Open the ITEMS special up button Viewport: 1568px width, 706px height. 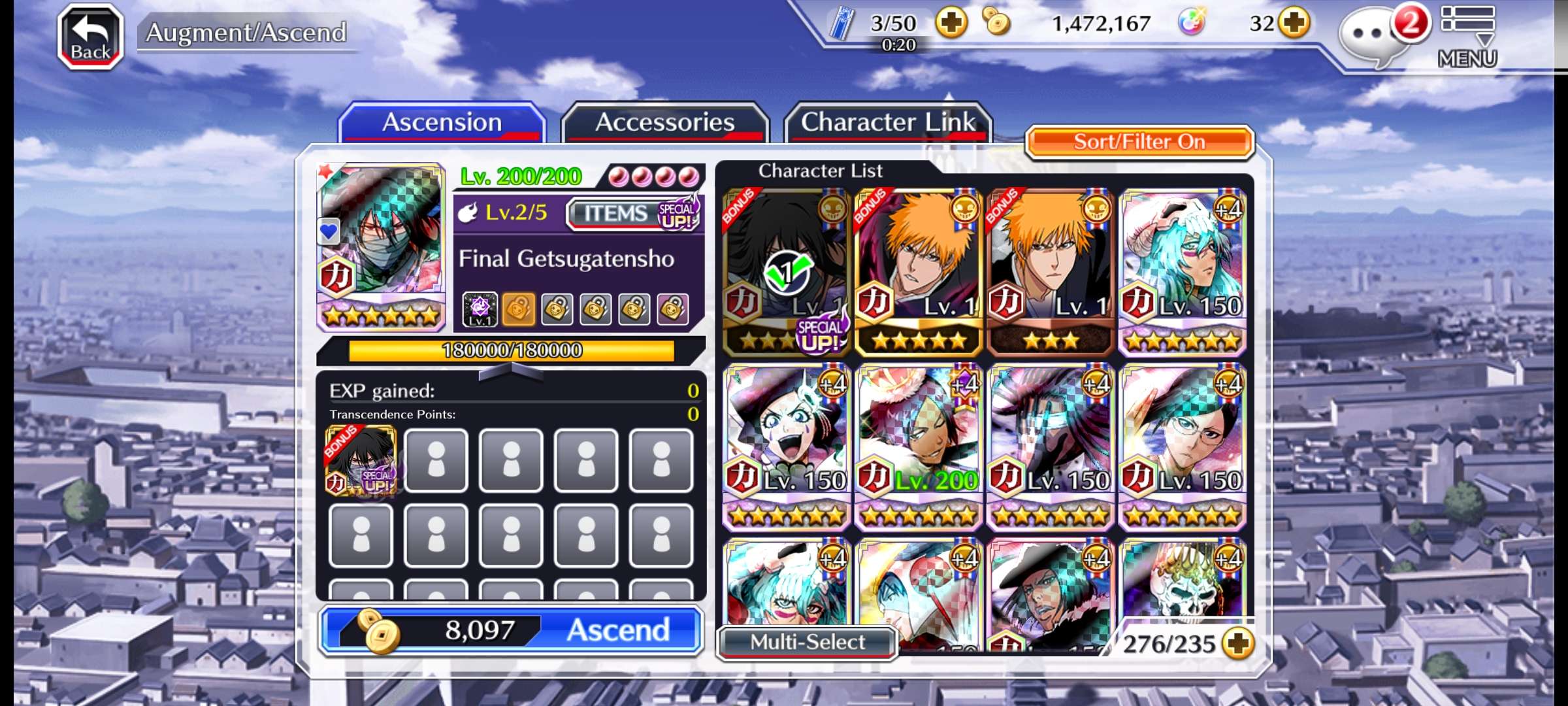coord(634,214)
